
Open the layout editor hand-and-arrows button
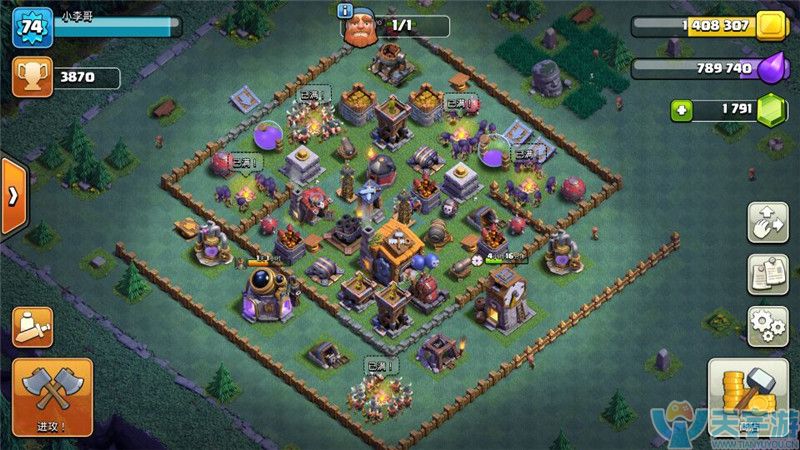tap(767, 222)
